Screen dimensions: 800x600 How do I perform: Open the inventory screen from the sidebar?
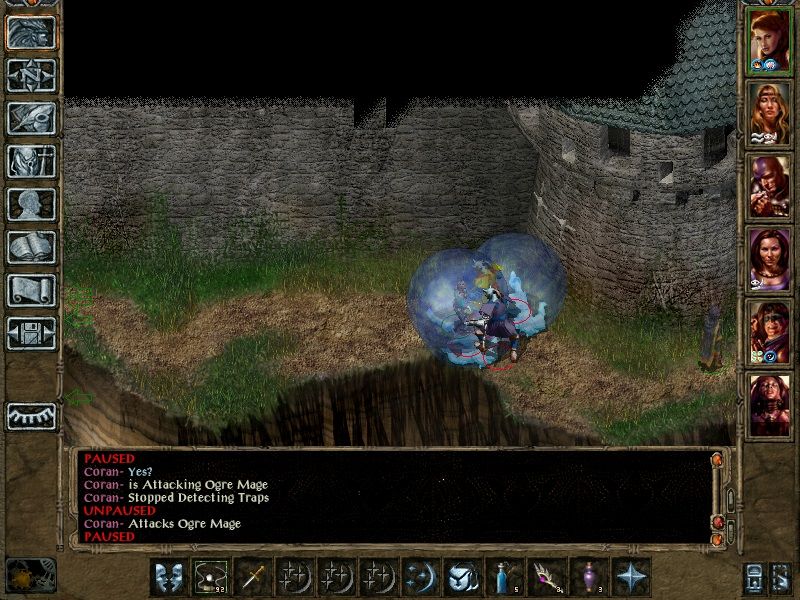point(31,161)
